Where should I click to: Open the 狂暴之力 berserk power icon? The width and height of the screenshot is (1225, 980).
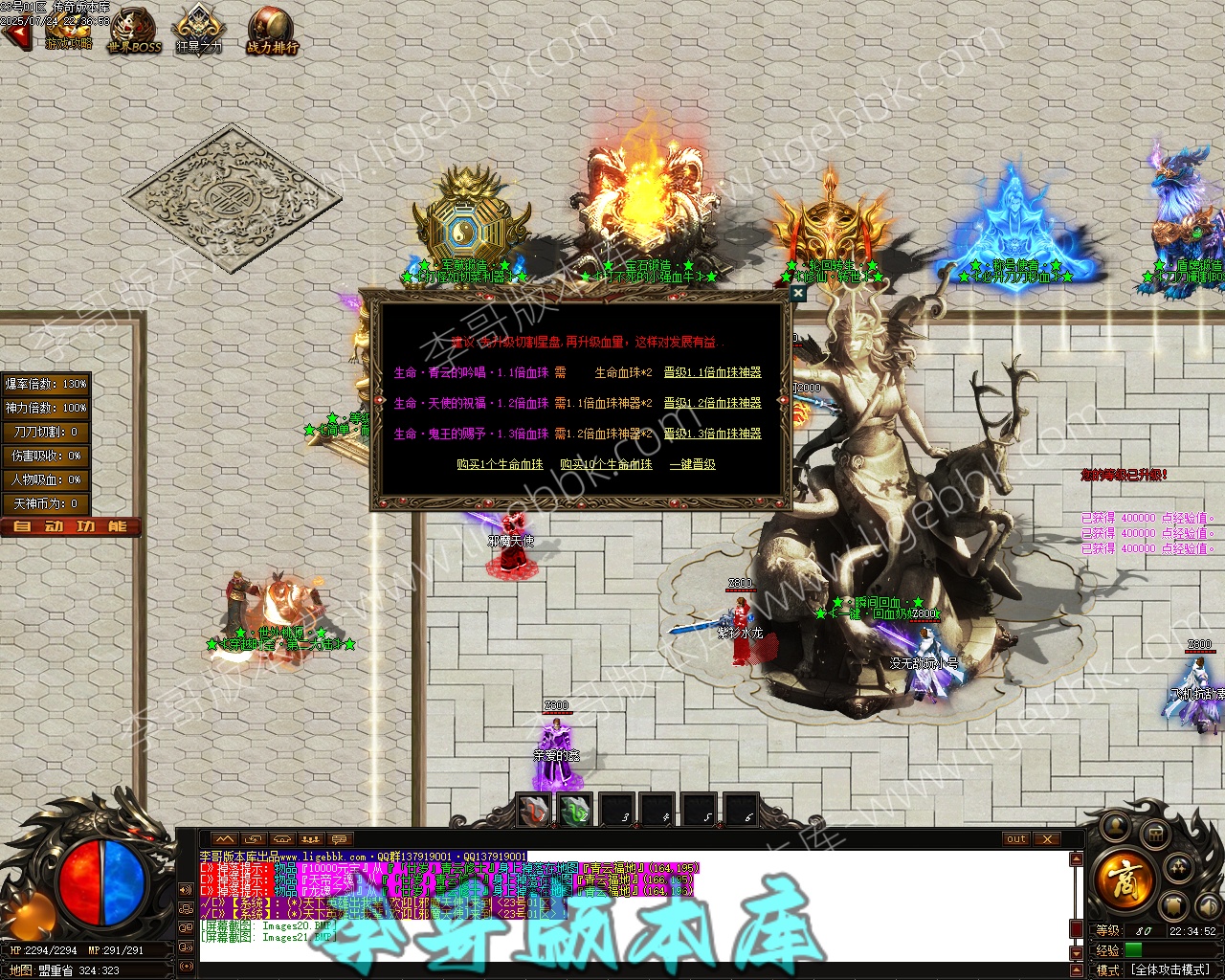[199, 31]
